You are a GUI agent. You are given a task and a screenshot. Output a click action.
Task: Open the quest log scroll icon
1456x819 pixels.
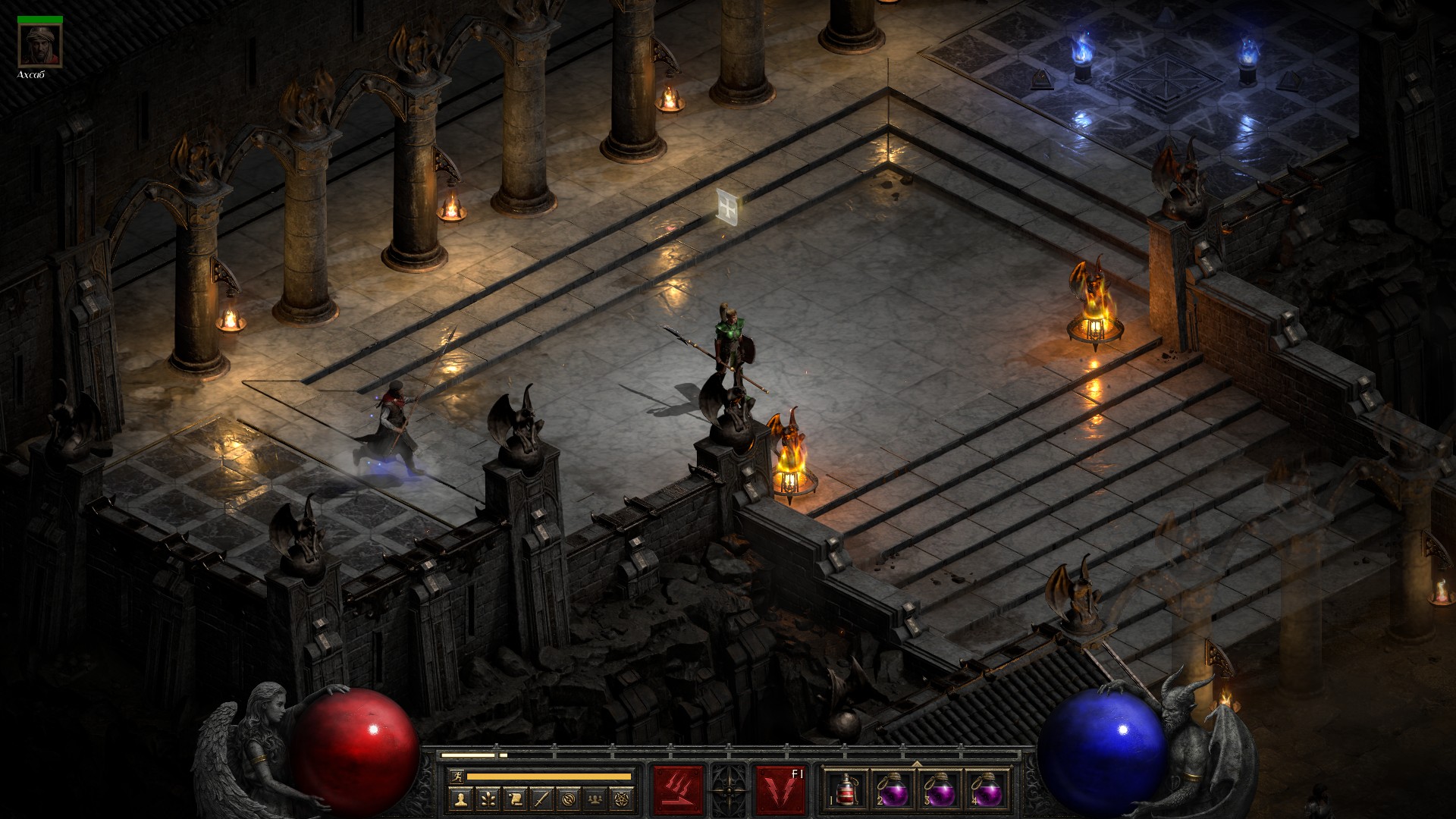coord(515,799)
